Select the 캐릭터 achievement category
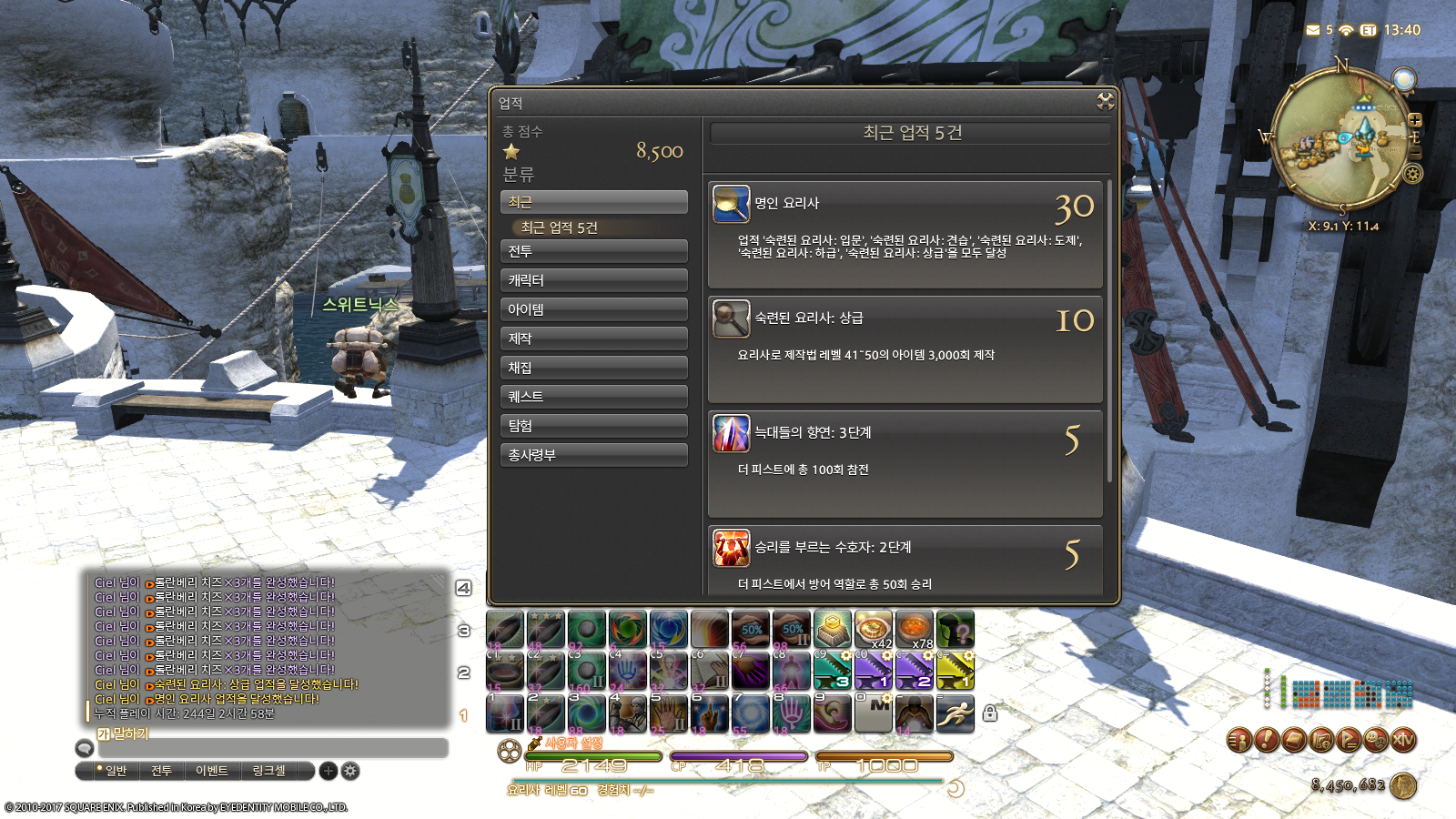This screenshot has height=819, width=1456. [x=593, y=280]
